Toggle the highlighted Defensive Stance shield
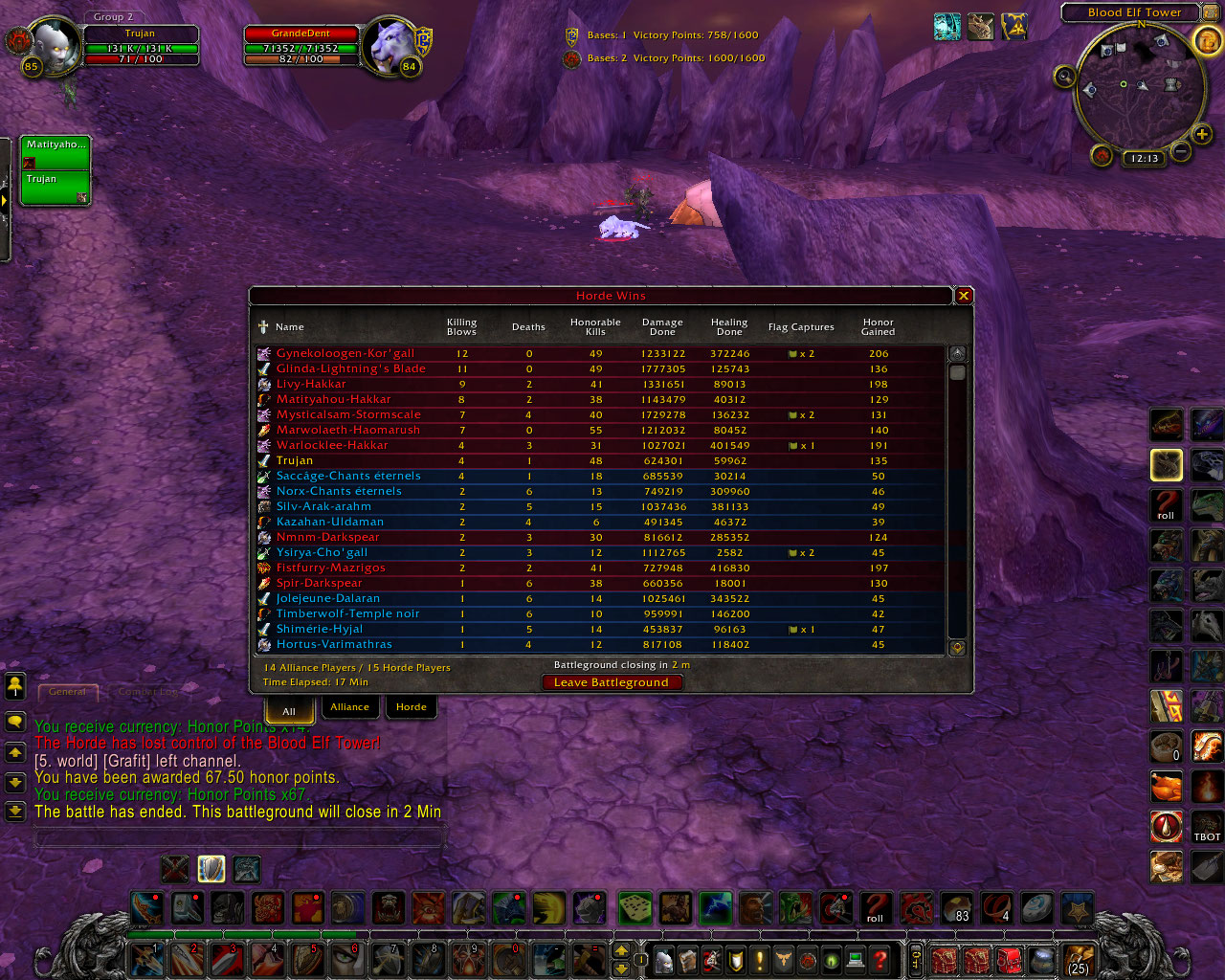This screenshot has width=1225, height=980. [x=211, y=868]
